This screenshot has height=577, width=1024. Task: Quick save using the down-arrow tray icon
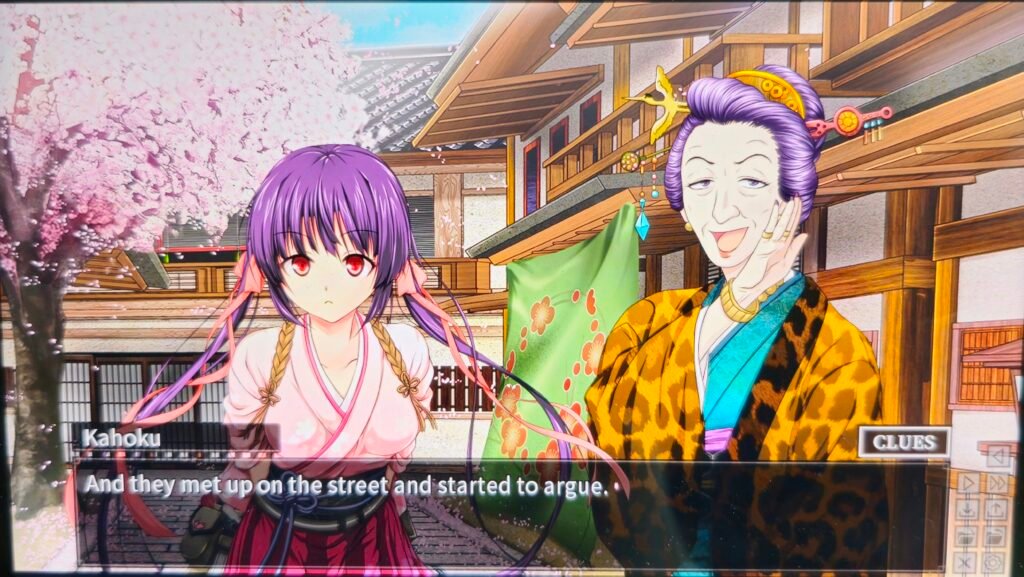click(967, 509)
